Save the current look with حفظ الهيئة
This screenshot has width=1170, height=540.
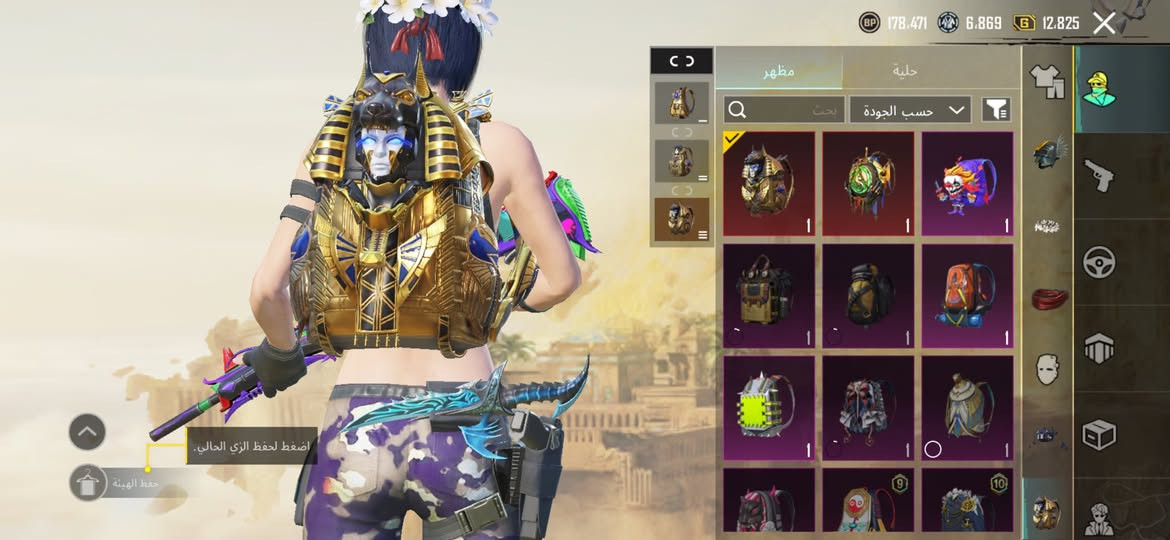[89, 483]
